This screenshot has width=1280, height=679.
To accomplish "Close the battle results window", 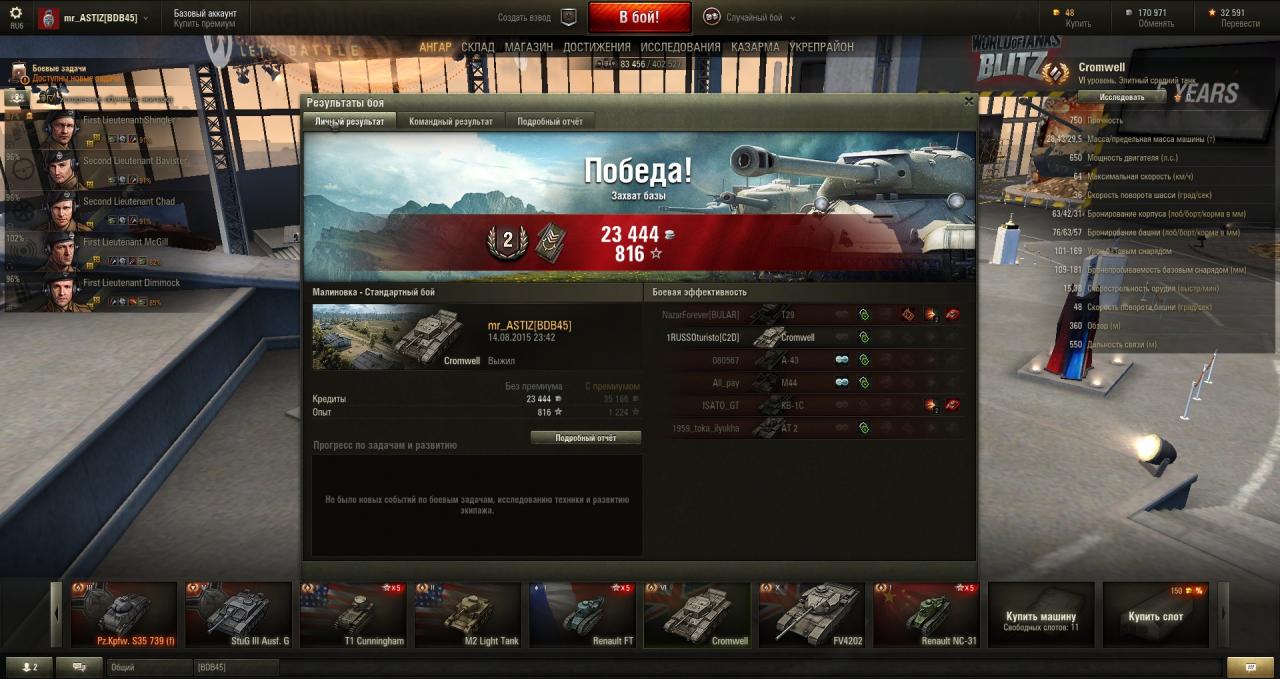I will coord(968,101).
